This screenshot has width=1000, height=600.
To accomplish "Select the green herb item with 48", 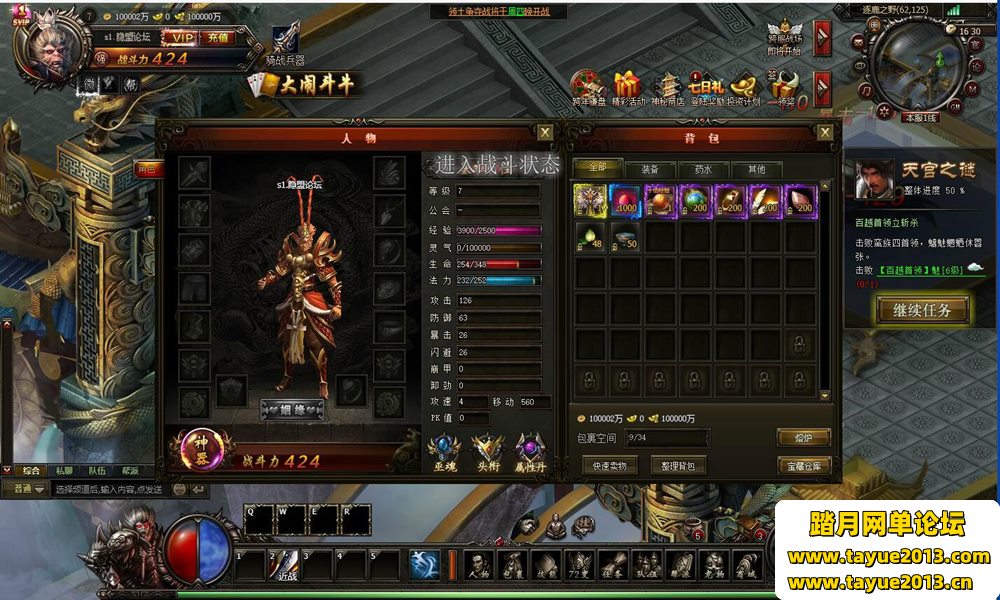I will point(590,237).
